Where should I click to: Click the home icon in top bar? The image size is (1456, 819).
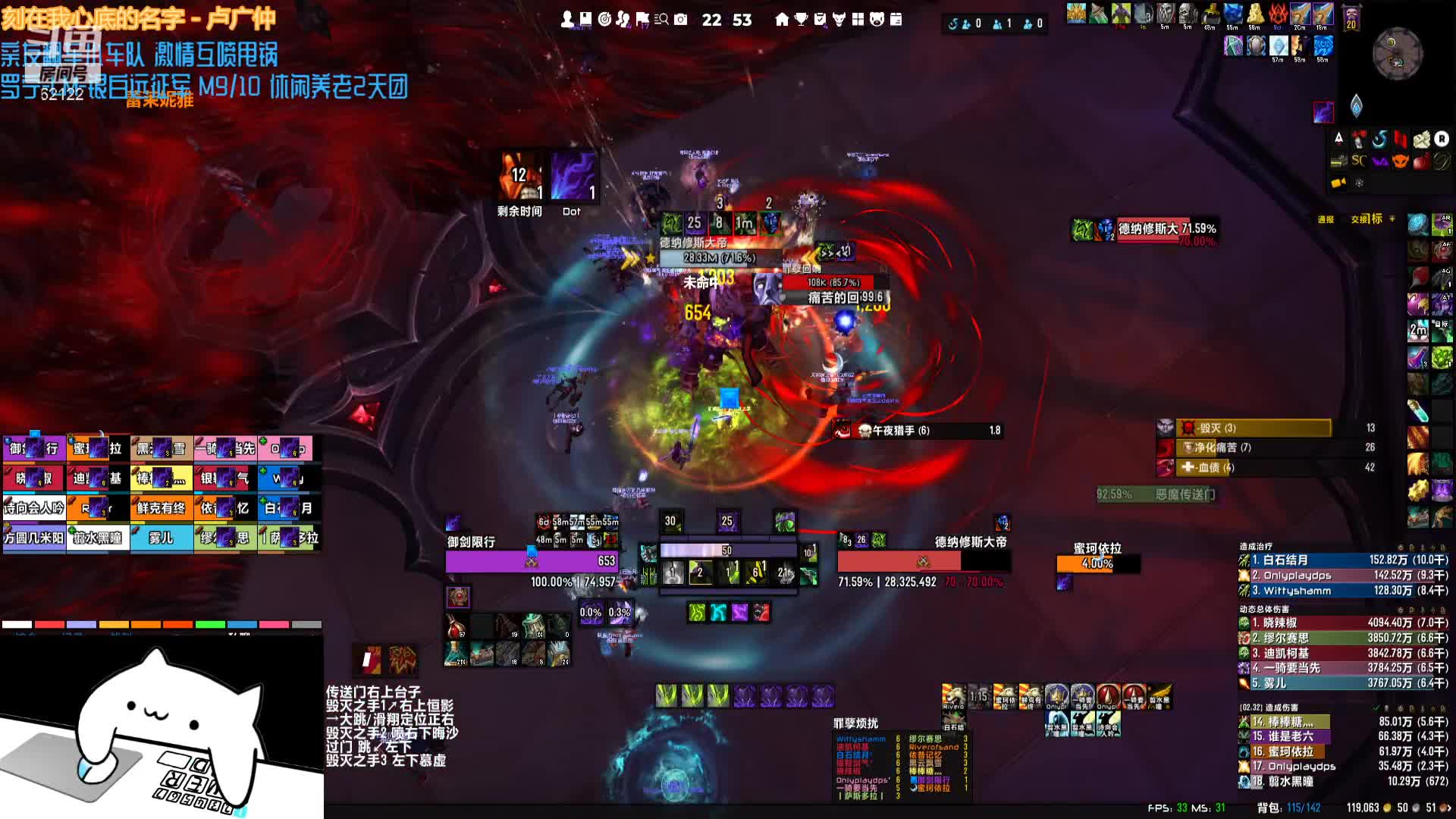click(782, 20)
